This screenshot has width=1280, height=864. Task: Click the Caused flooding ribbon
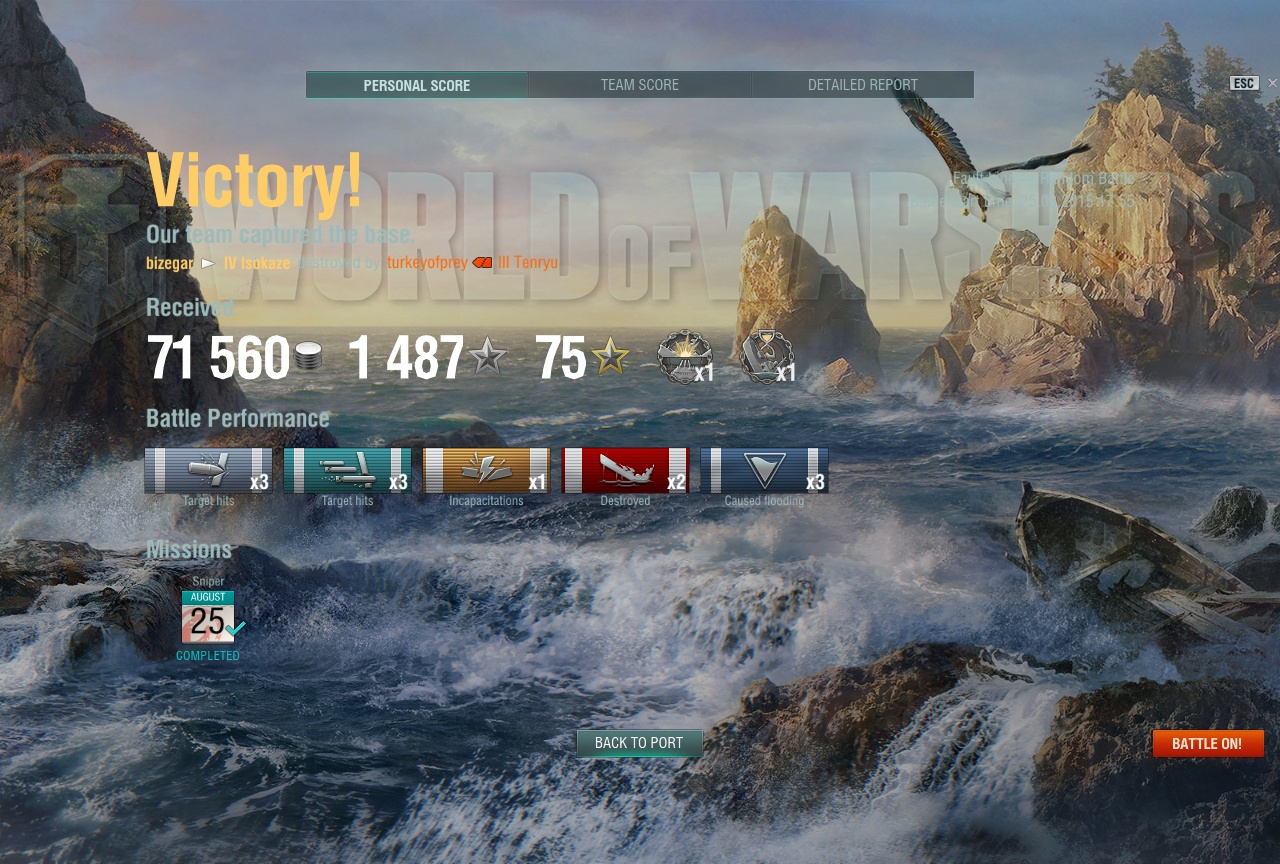coord(764,471)
